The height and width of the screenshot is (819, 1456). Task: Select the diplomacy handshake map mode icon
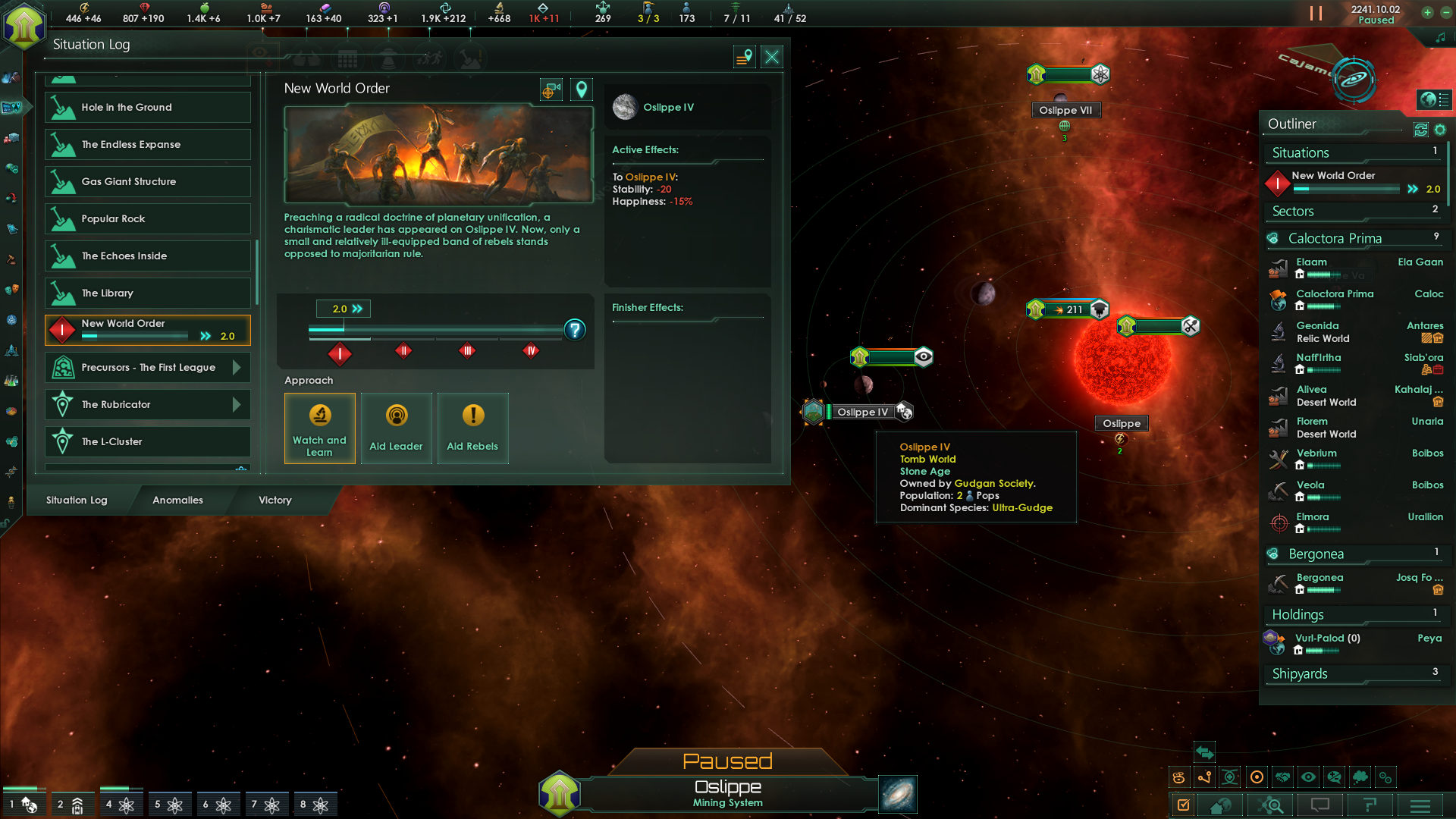tap(1282, 777)
